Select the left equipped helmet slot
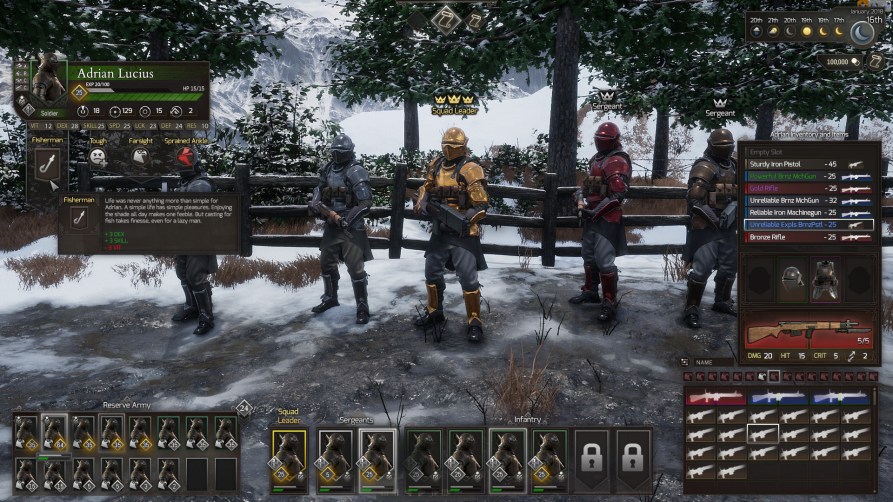Viewport: 893px width, 502px height. tap(791, 281)
